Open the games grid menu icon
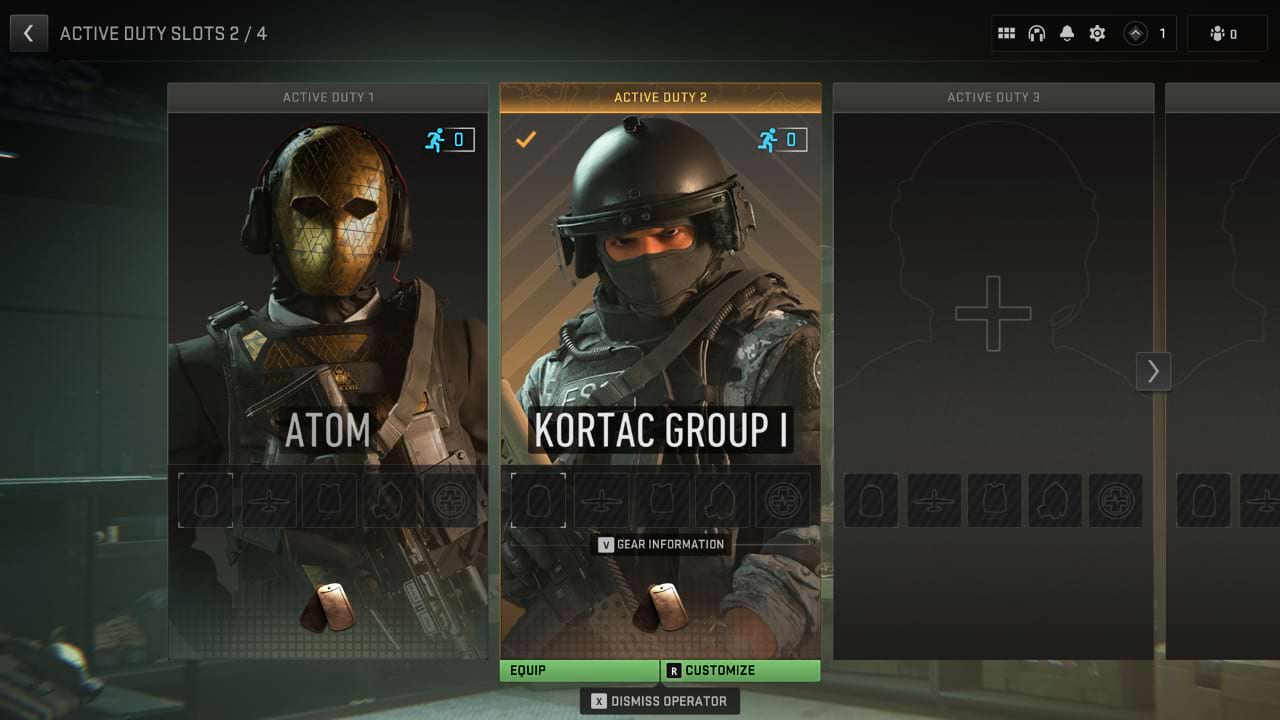Screen dimensions: 1280x720 pyautogui.click(x=1006, y=33)
